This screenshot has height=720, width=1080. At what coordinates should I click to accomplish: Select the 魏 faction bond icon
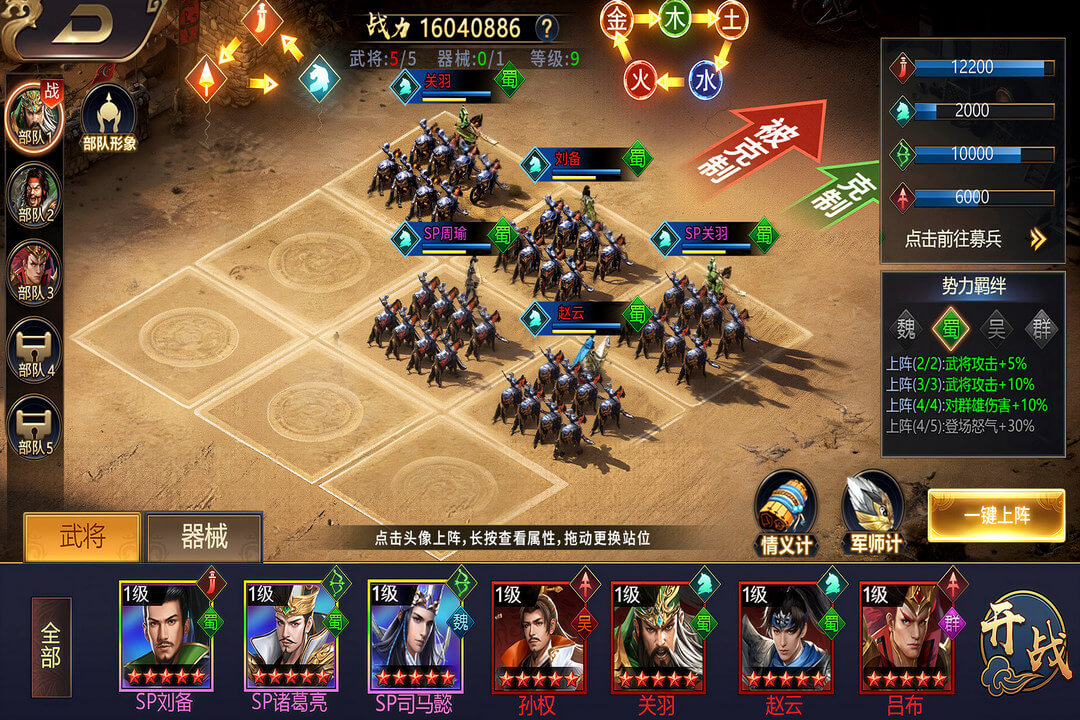[906, 326]
